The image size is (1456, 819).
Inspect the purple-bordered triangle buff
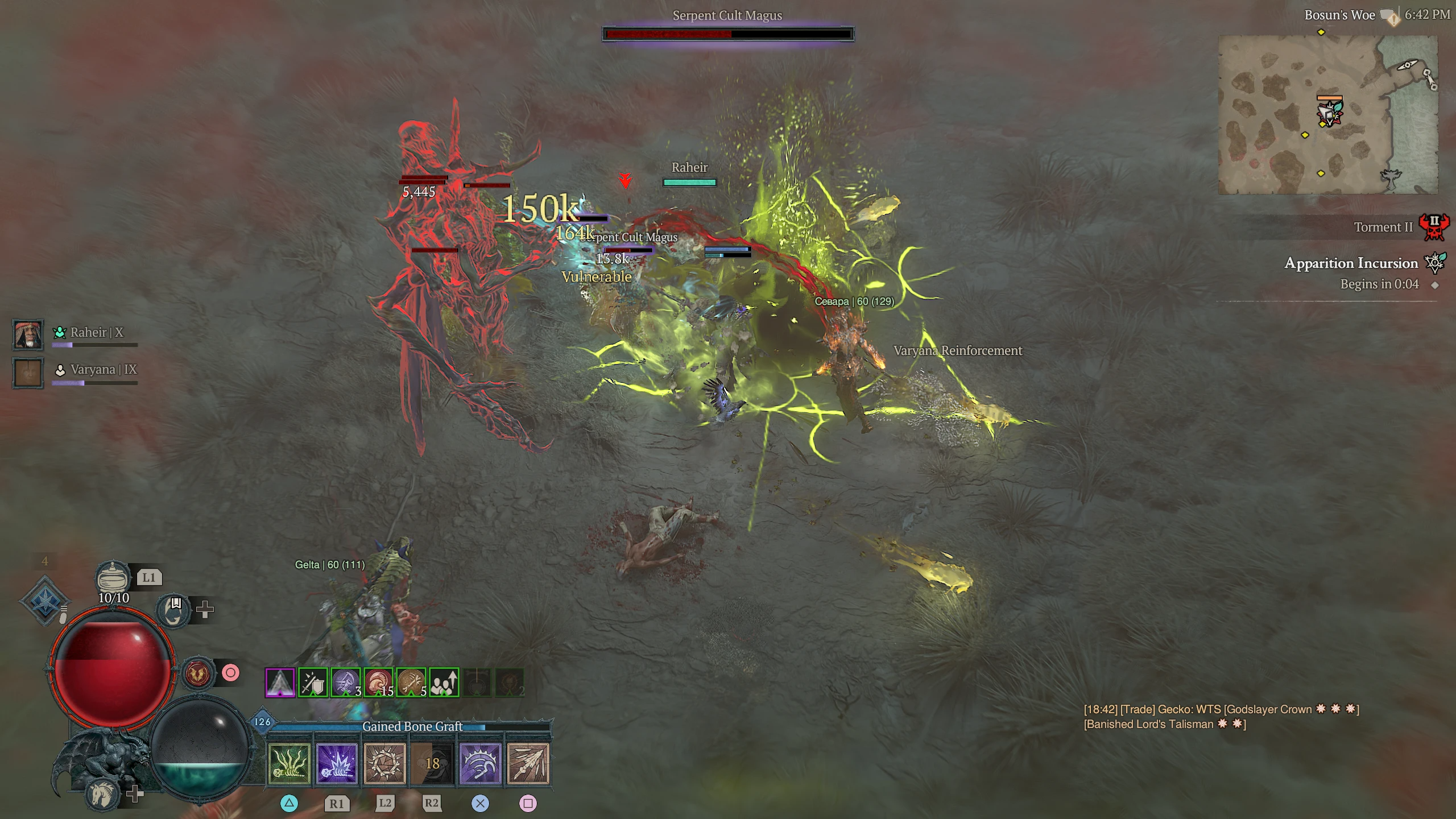point(280,682)
